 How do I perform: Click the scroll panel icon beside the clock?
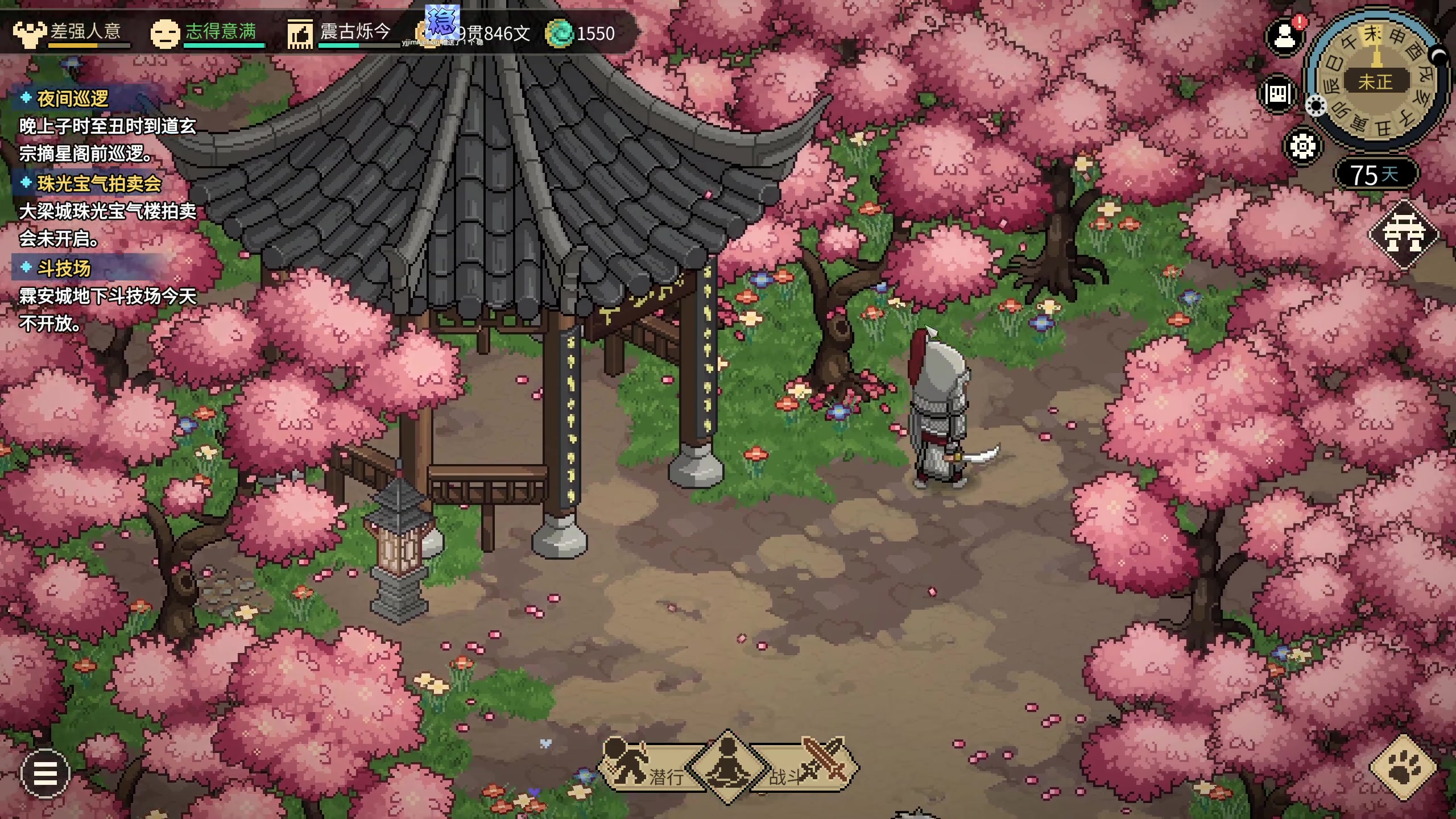tap(1277, 93)
